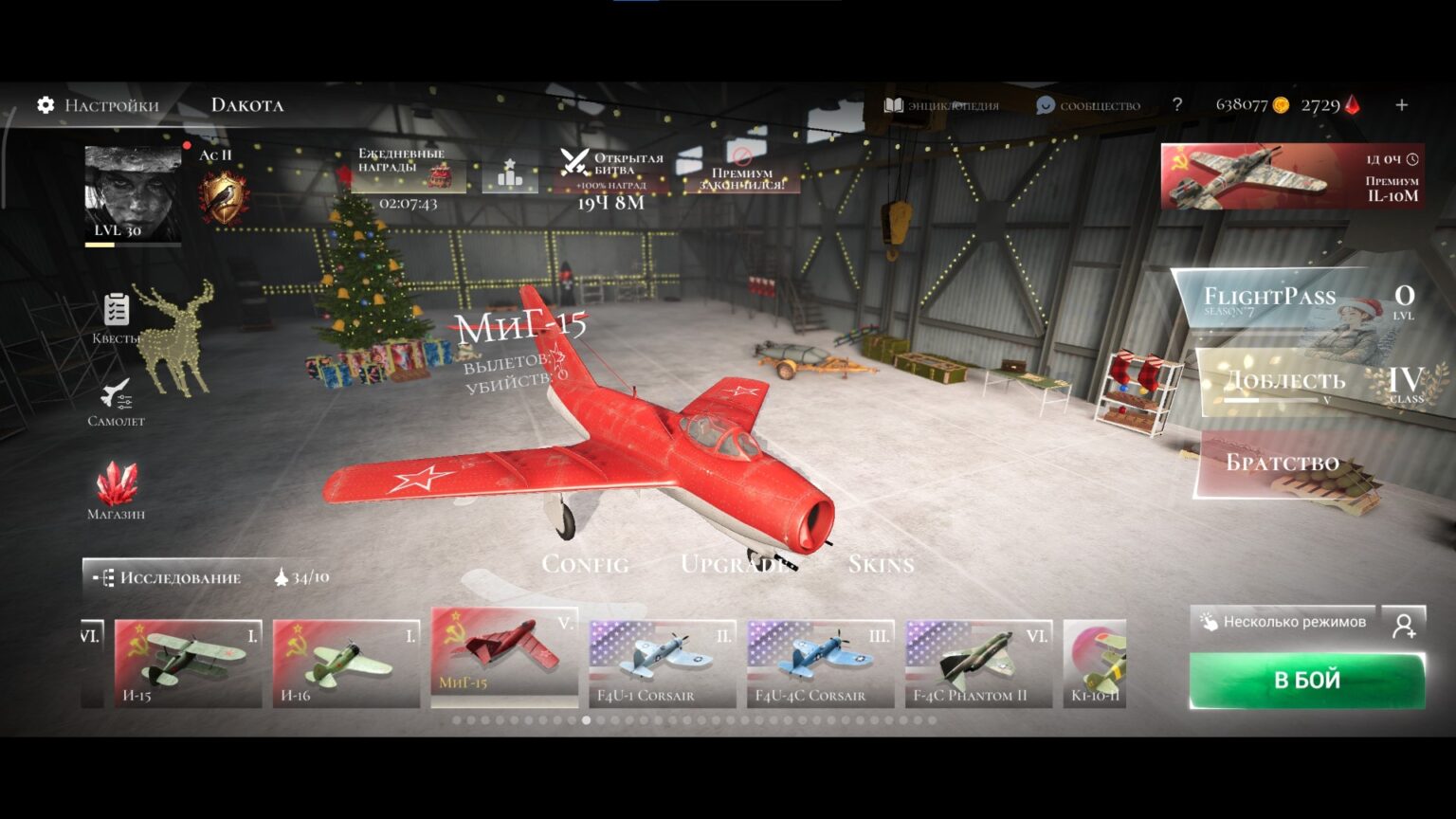
Task: Add currency with the plus button
Action: 1401,105
